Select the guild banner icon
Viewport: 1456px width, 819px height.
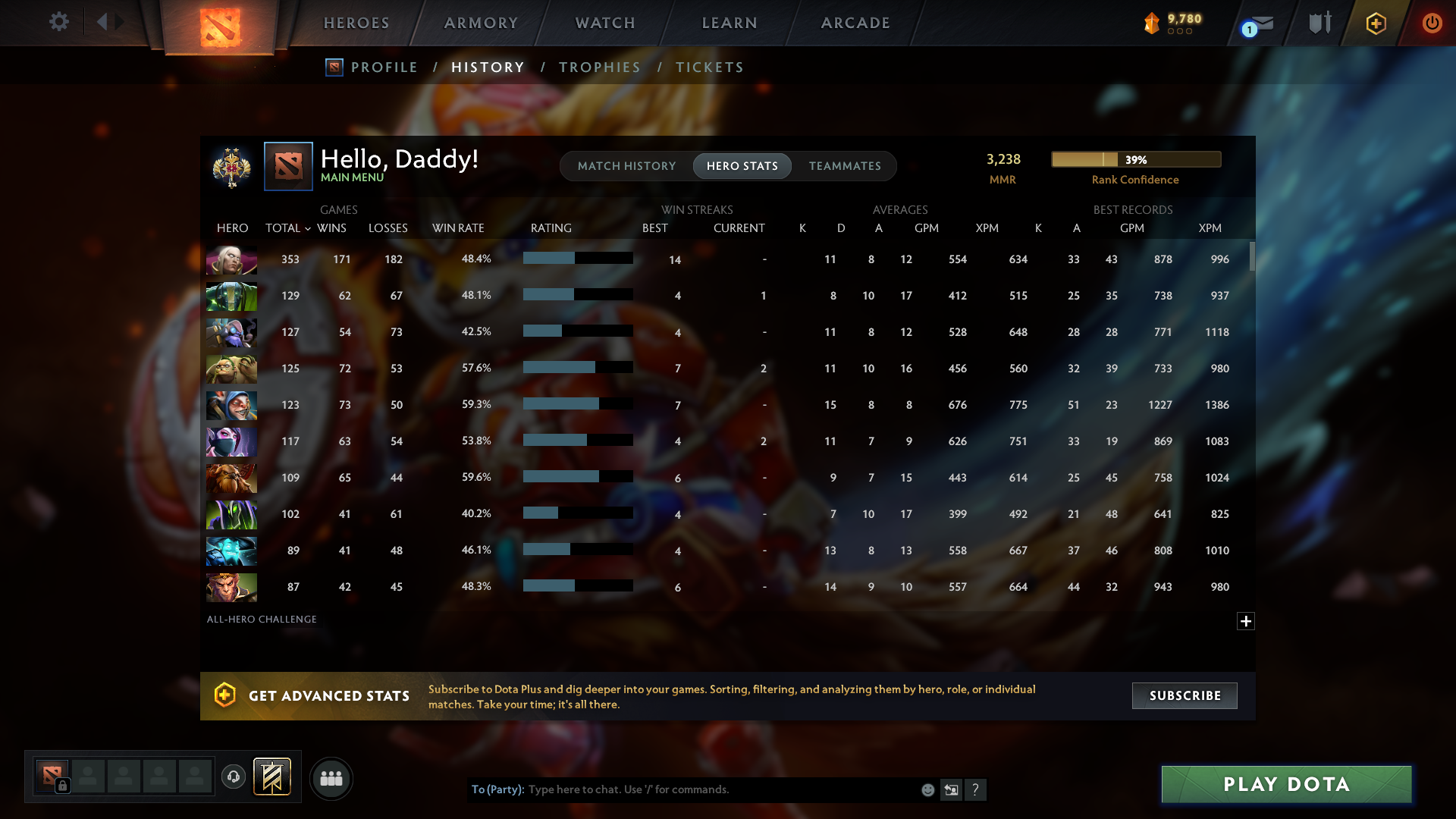[272, 777]
